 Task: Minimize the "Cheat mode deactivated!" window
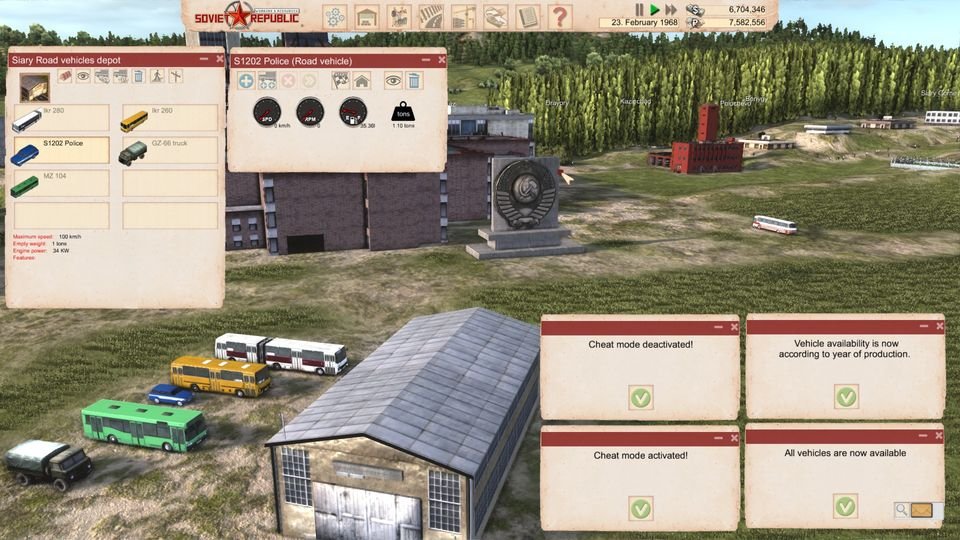tap(718, 326)
